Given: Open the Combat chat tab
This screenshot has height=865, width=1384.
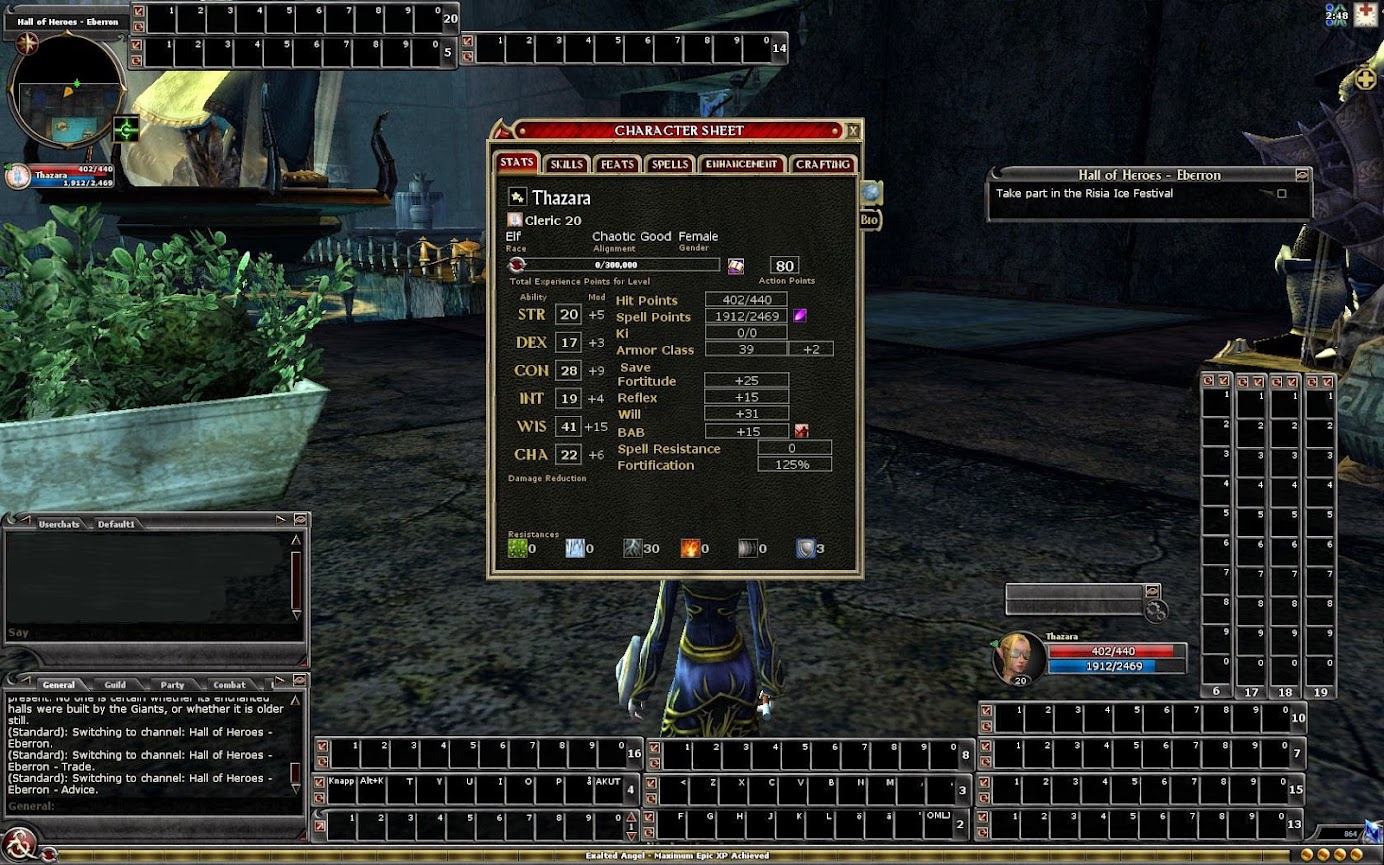Looking at the screenshot, I should (x=229, y=685).
